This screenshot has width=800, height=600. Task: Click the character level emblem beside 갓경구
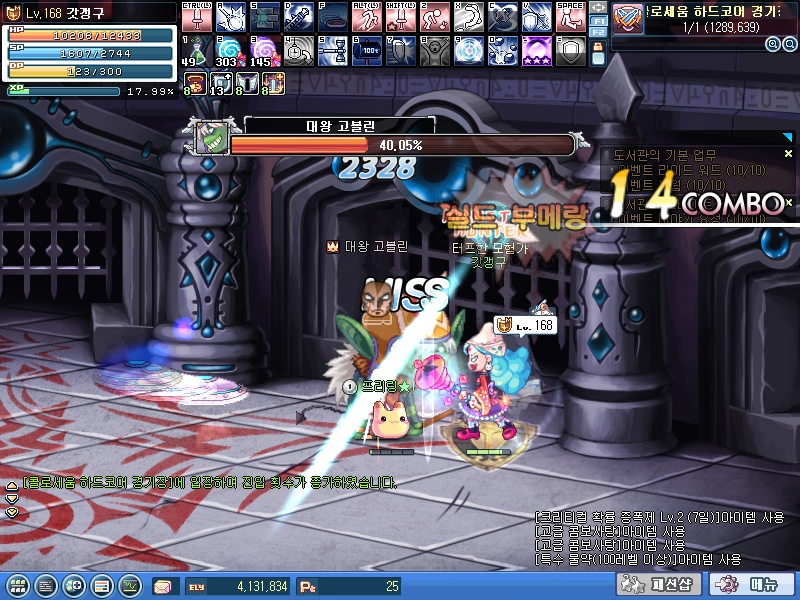14,12
